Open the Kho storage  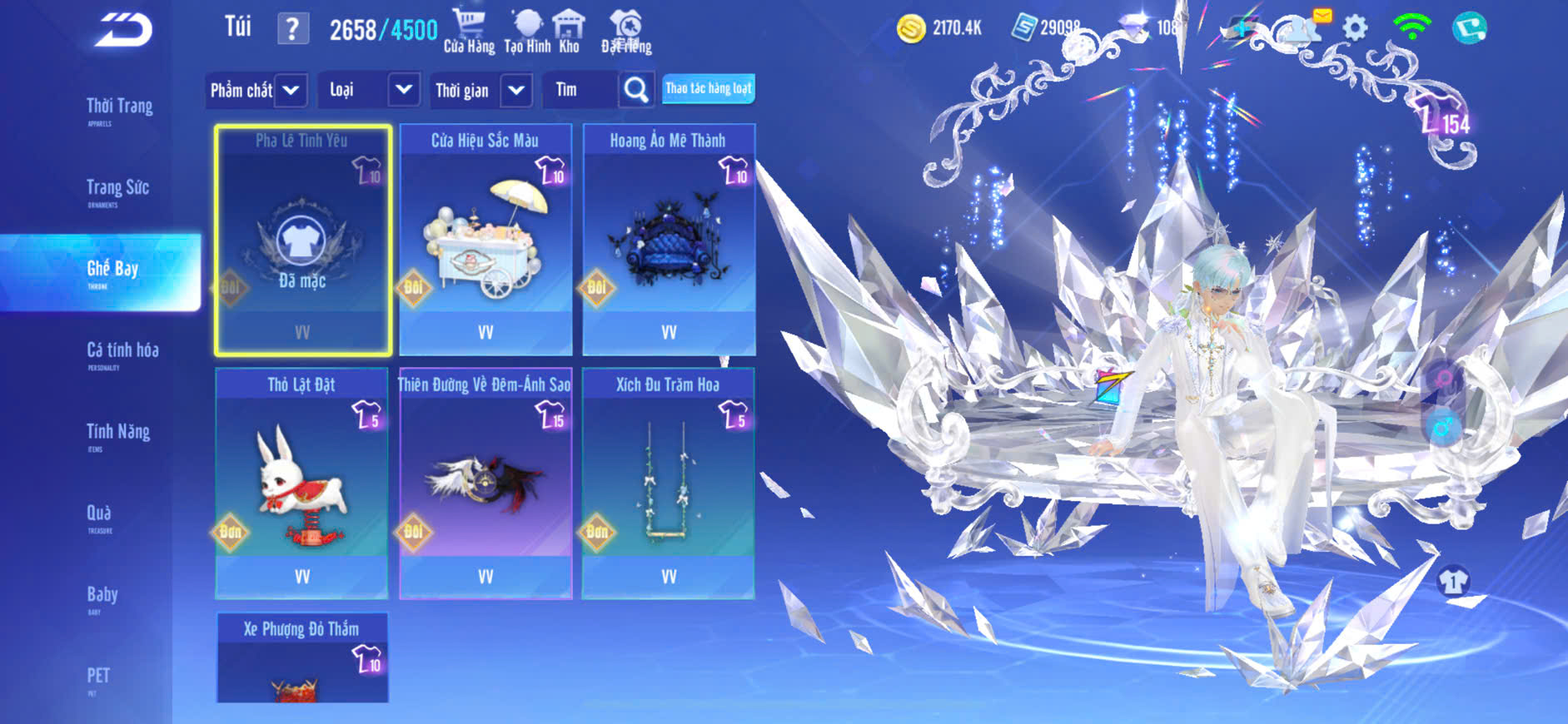pos(570,32)
